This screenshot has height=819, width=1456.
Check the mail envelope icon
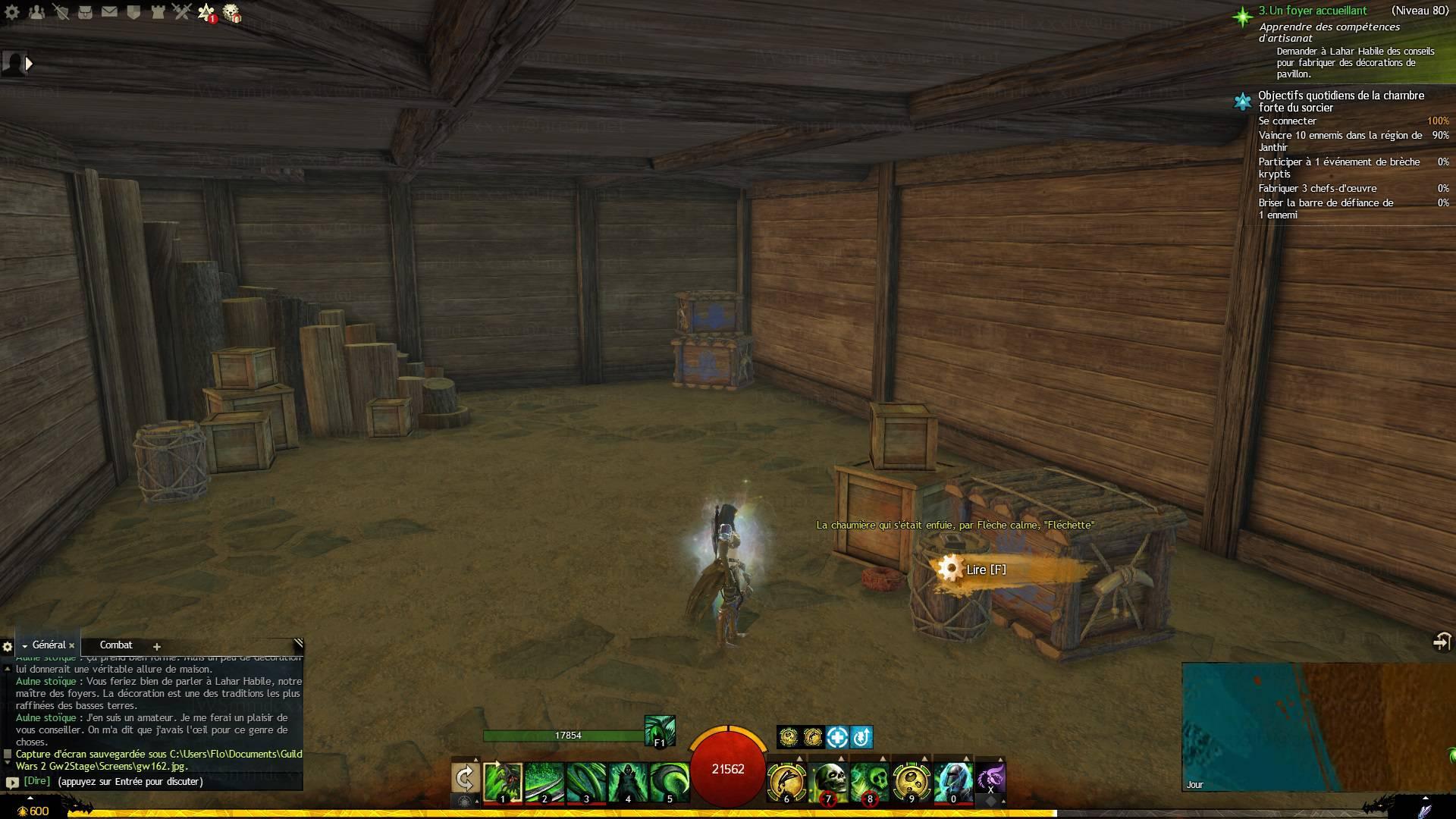tap(109, 12)
